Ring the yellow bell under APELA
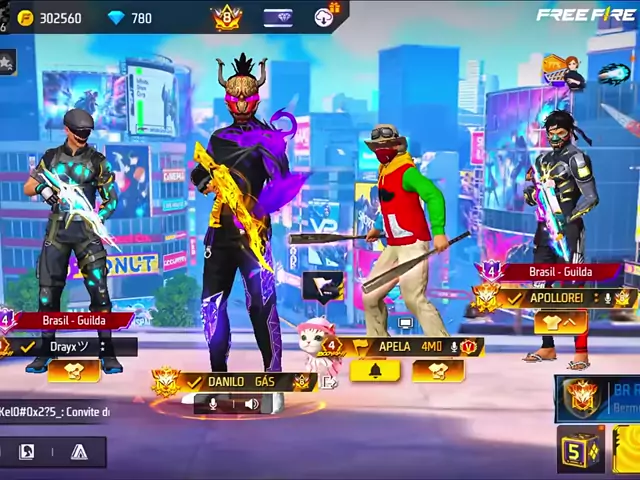This screenshot has height=480, width=640. click(376, 371)
